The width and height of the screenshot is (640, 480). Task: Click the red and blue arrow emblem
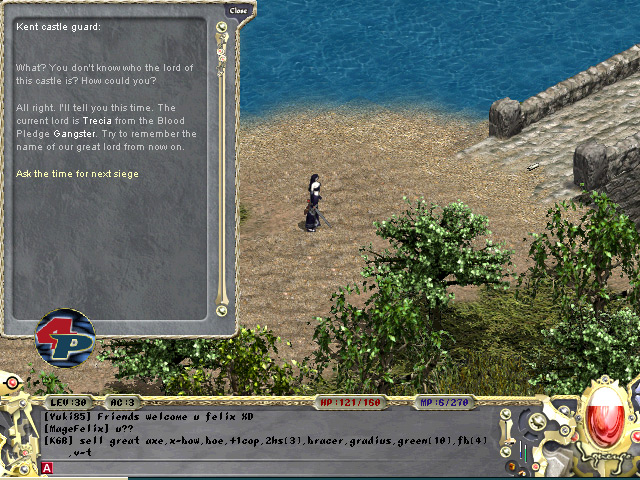[65, 338]
